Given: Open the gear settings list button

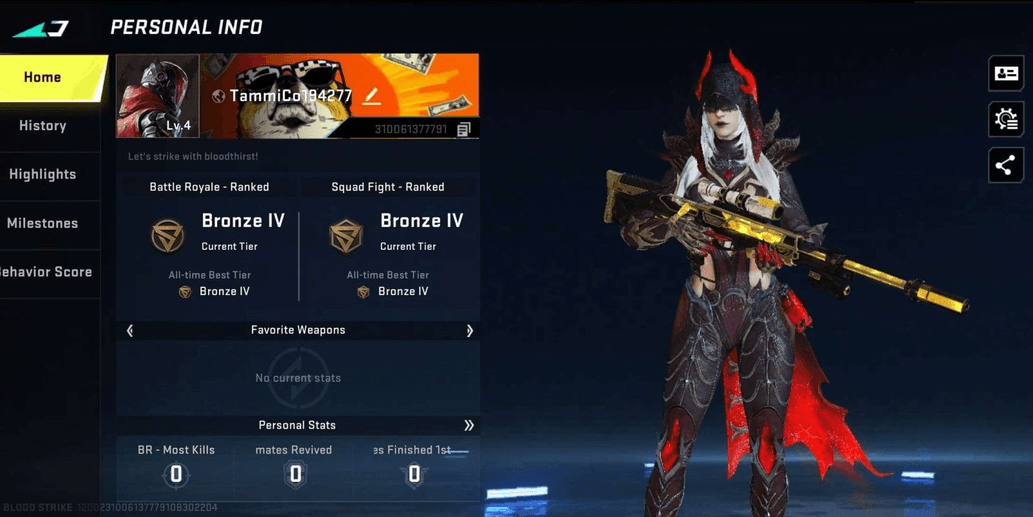Looking at the screenshot, I should point(1005,120).
